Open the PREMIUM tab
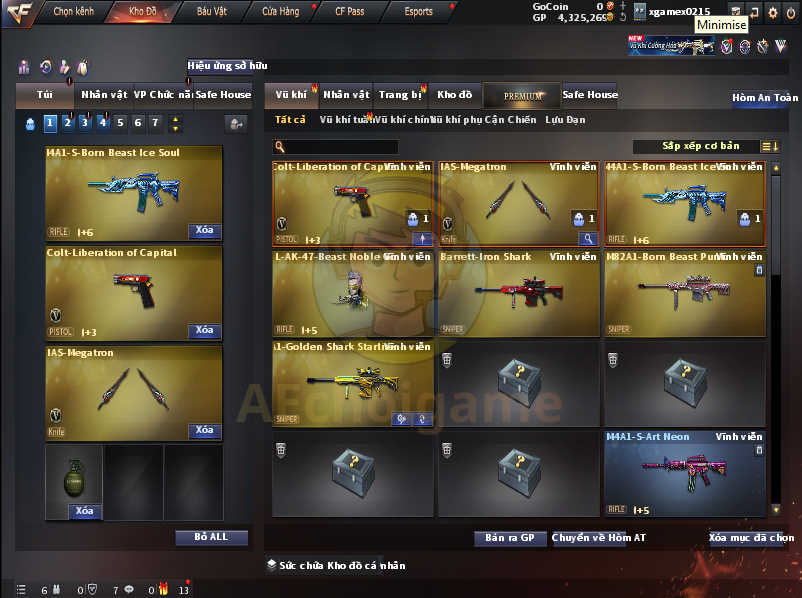Screen dimensions: 802x598 pos(522,96)
